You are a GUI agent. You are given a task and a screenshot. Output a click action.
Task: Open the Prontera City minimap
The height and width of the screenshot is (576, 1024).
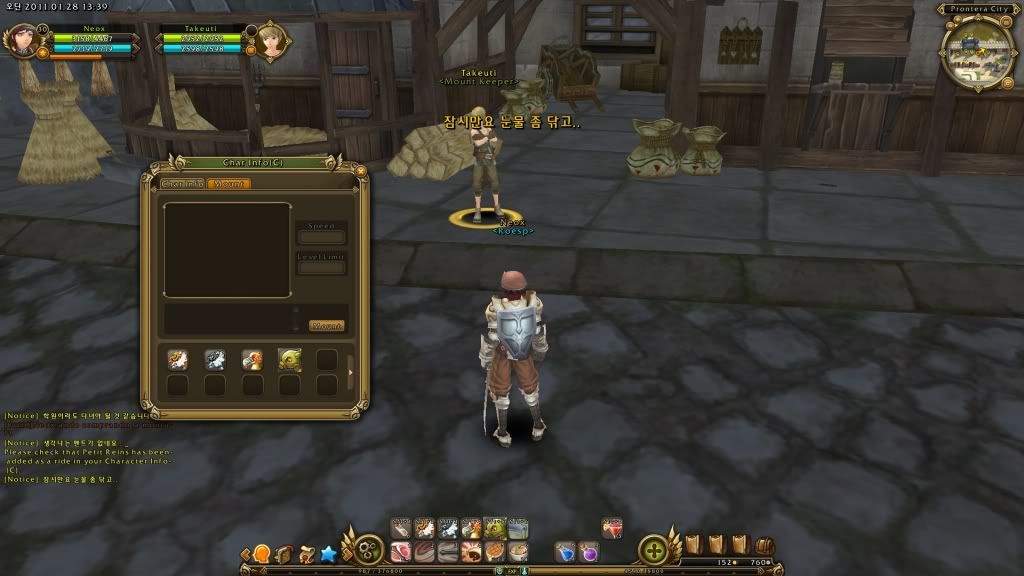977,48
